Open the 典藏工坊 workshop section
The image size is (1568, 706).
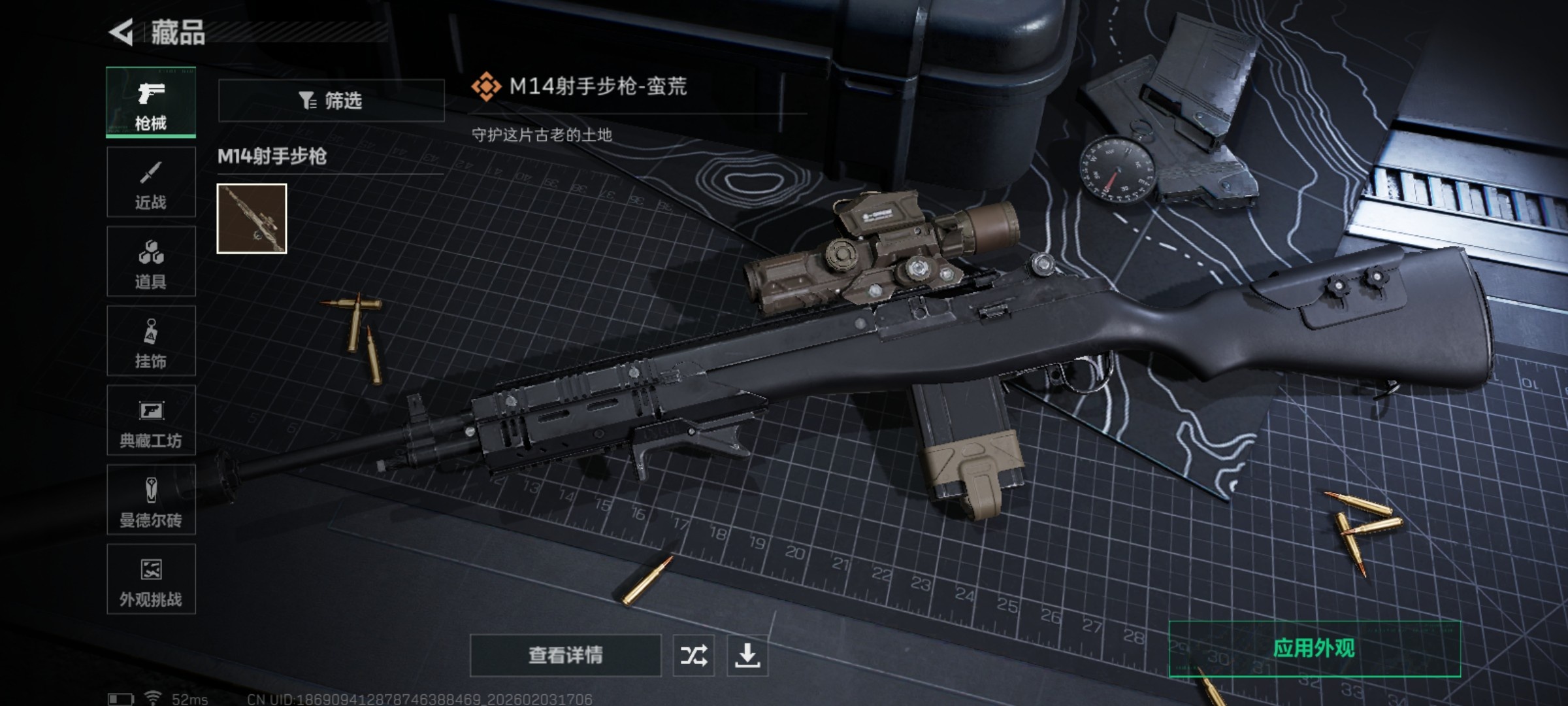click(151, 421)
